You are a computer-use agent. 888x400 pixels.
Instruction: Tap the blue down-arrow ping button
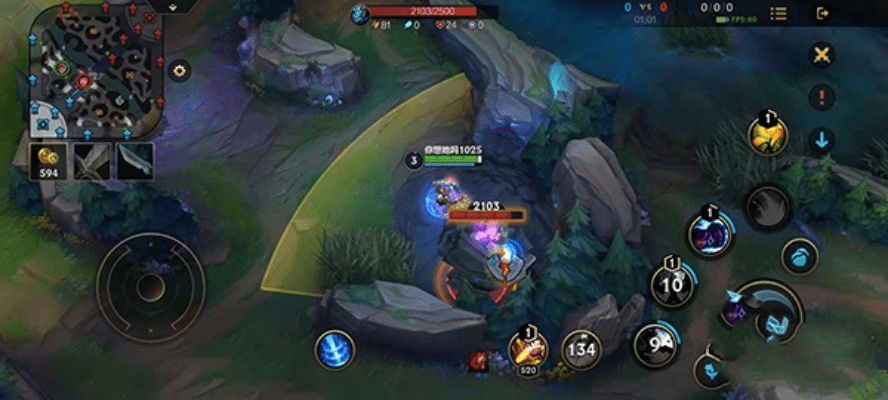click(x=822, y=140)
